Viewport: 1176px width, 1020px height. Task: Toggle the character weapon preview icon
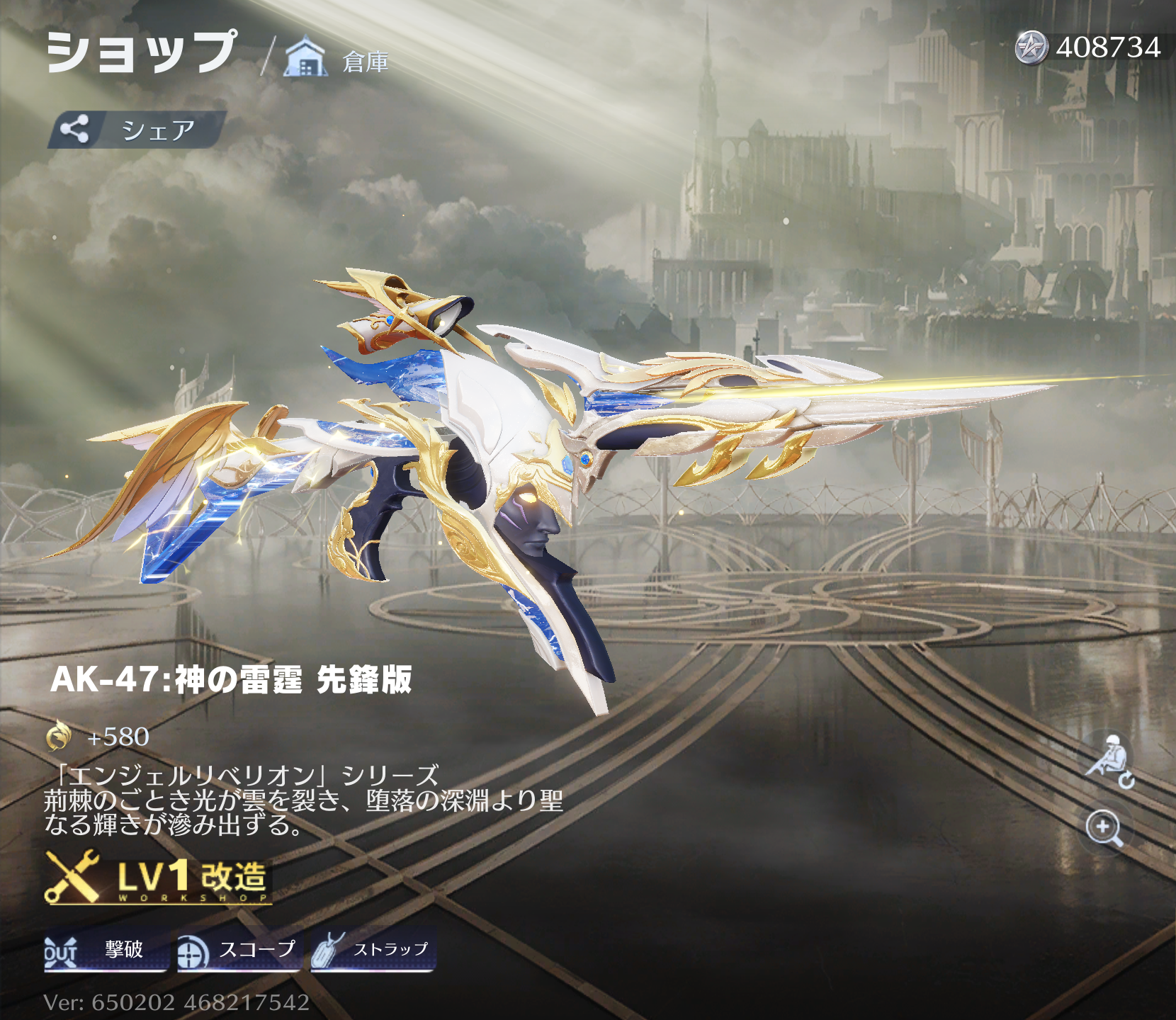[x=1108, y=762]
